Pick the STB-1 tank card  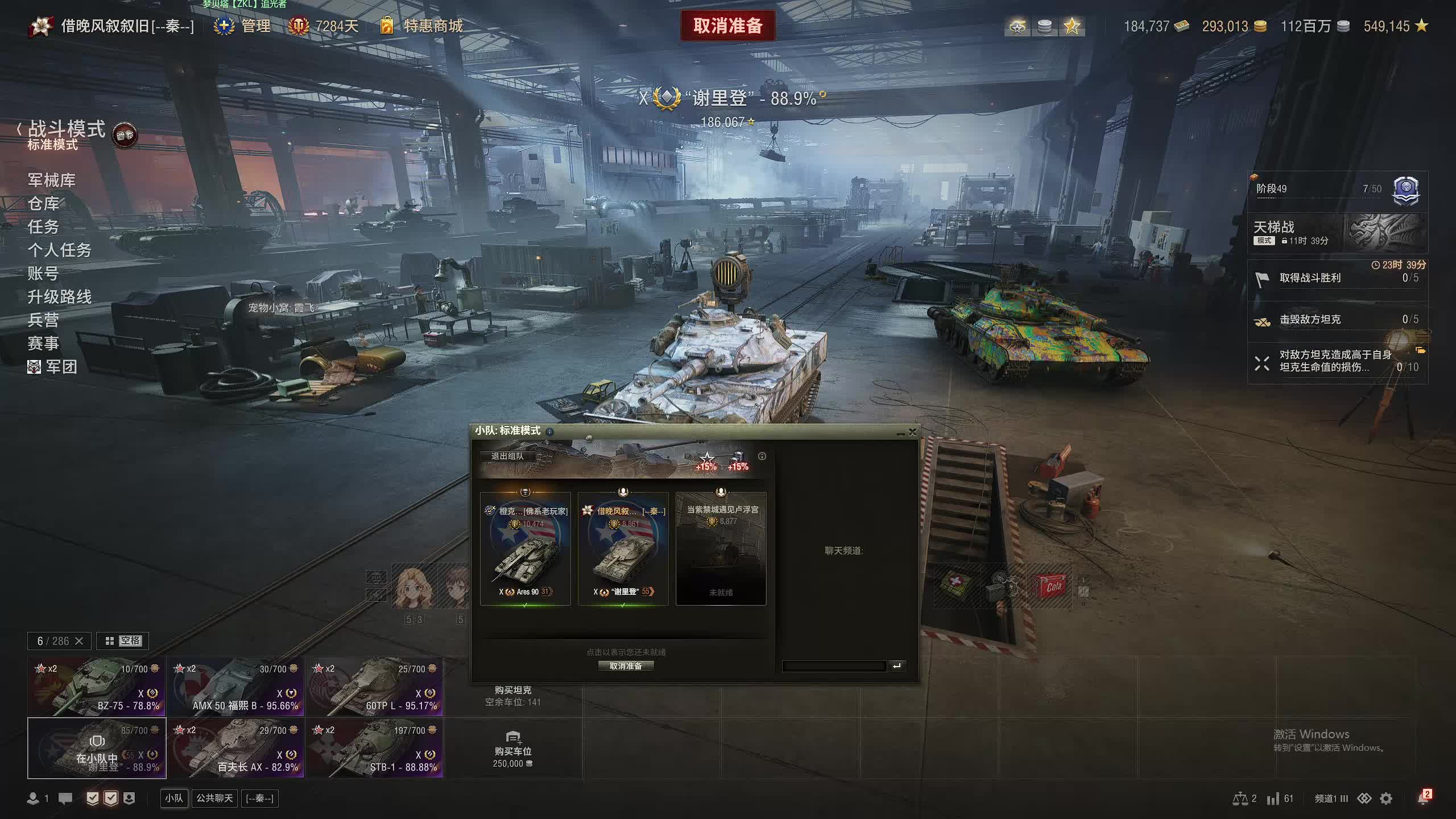pyautogui.click(x=374, y=748)
